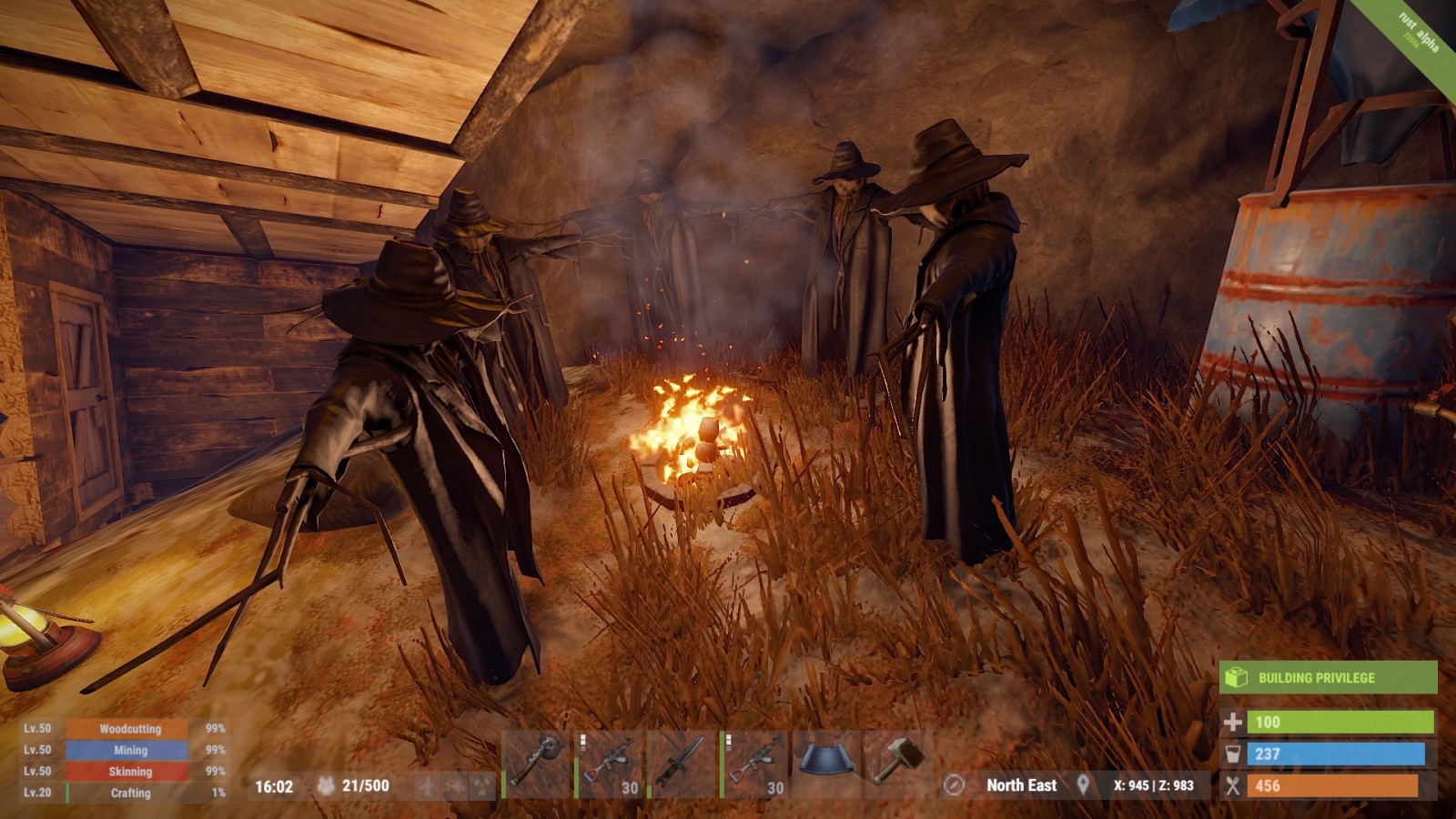The width and height of the screenshot is (1456, 819).
Task: Select the salvaged axe hotbar slot
Action: click(x=538, y=763)
